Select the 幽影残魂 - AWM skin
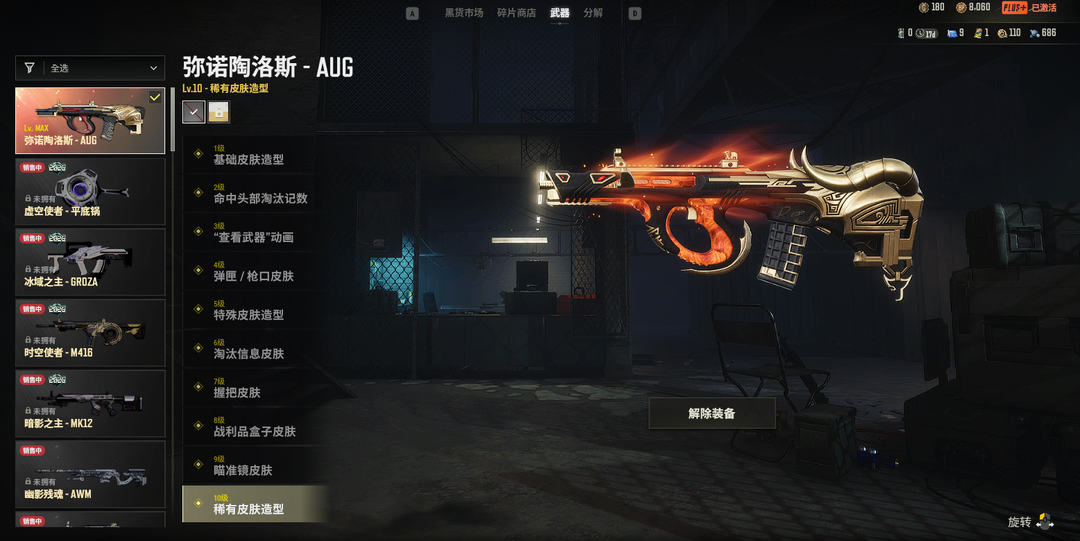 click(x=90, y=474)
